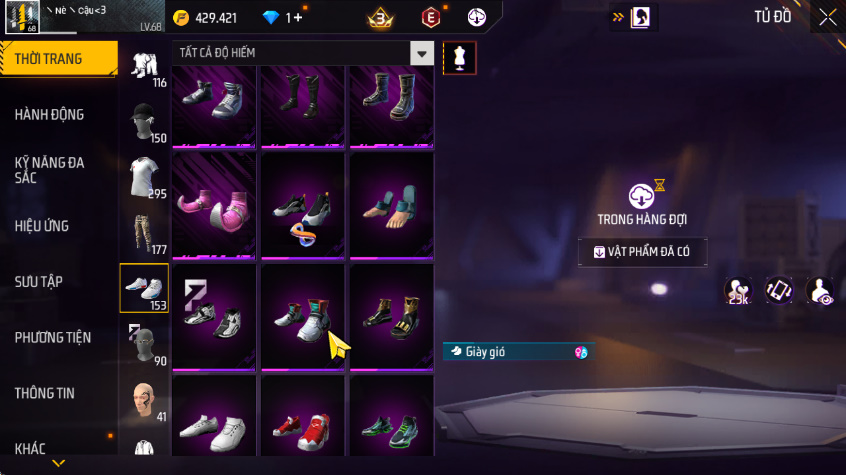The width and height of the screenshot is (846, 475).
Task: Open the rarity filter dropdown
Action: (423, 53)
